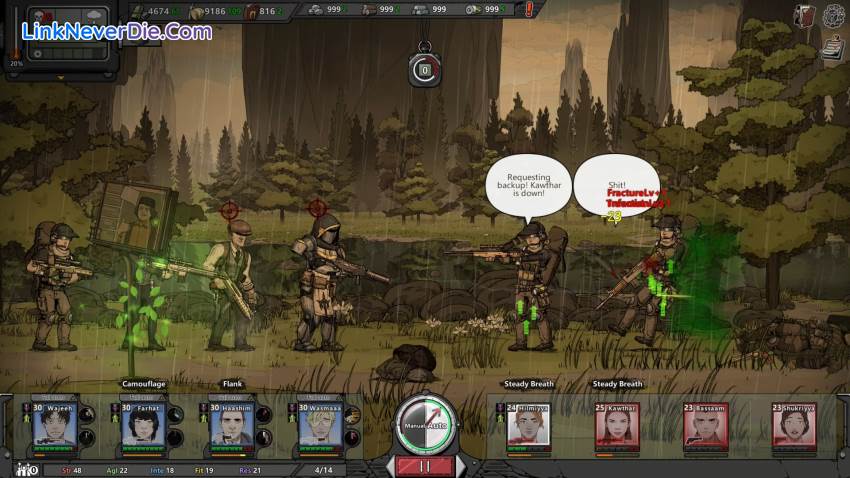
Task: Select squad member Wajeeh's portrait
Action: (x=54, y=426)
